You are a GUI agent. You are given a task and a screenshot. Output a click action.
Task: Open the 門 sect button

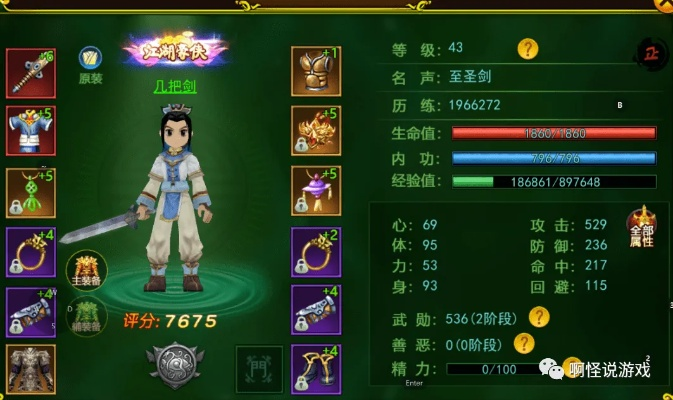tap(252, 365)
